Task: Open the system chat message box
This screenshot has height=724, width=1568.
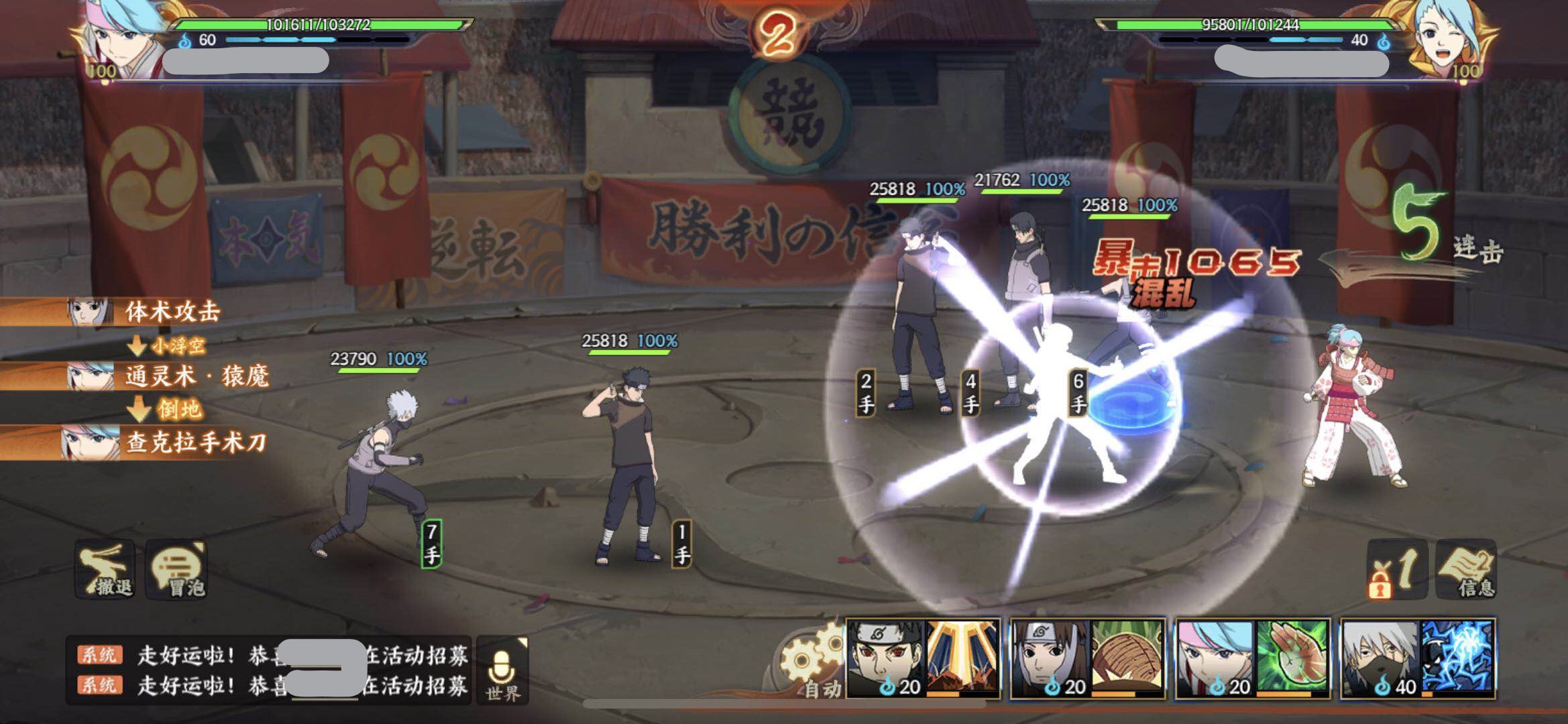Action: pyautogui.click(x=268, y=669)
